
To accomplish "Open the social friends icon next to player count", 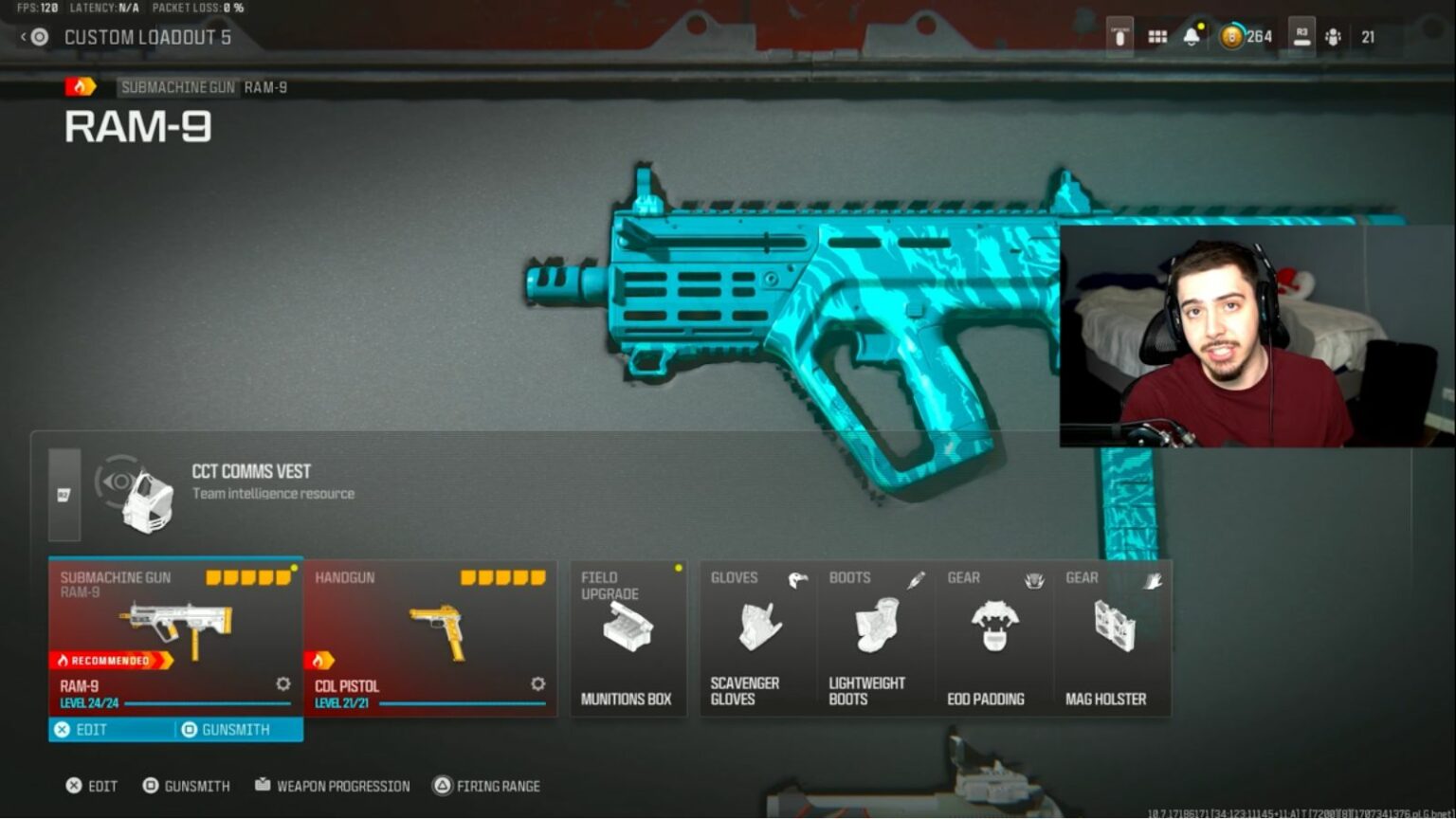I will pos(1335,36).
